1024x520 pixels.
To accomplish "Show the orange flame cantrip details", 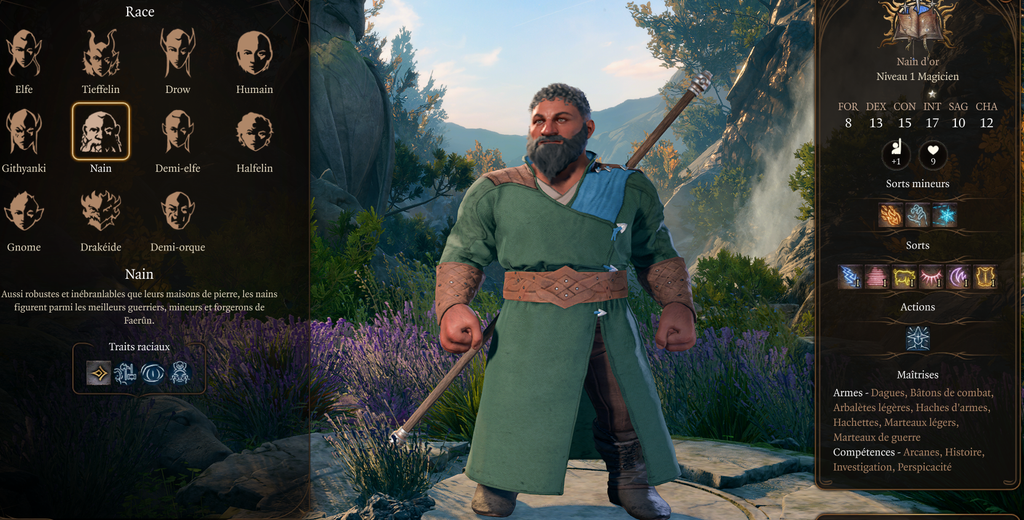I will [x=890, y=215].
